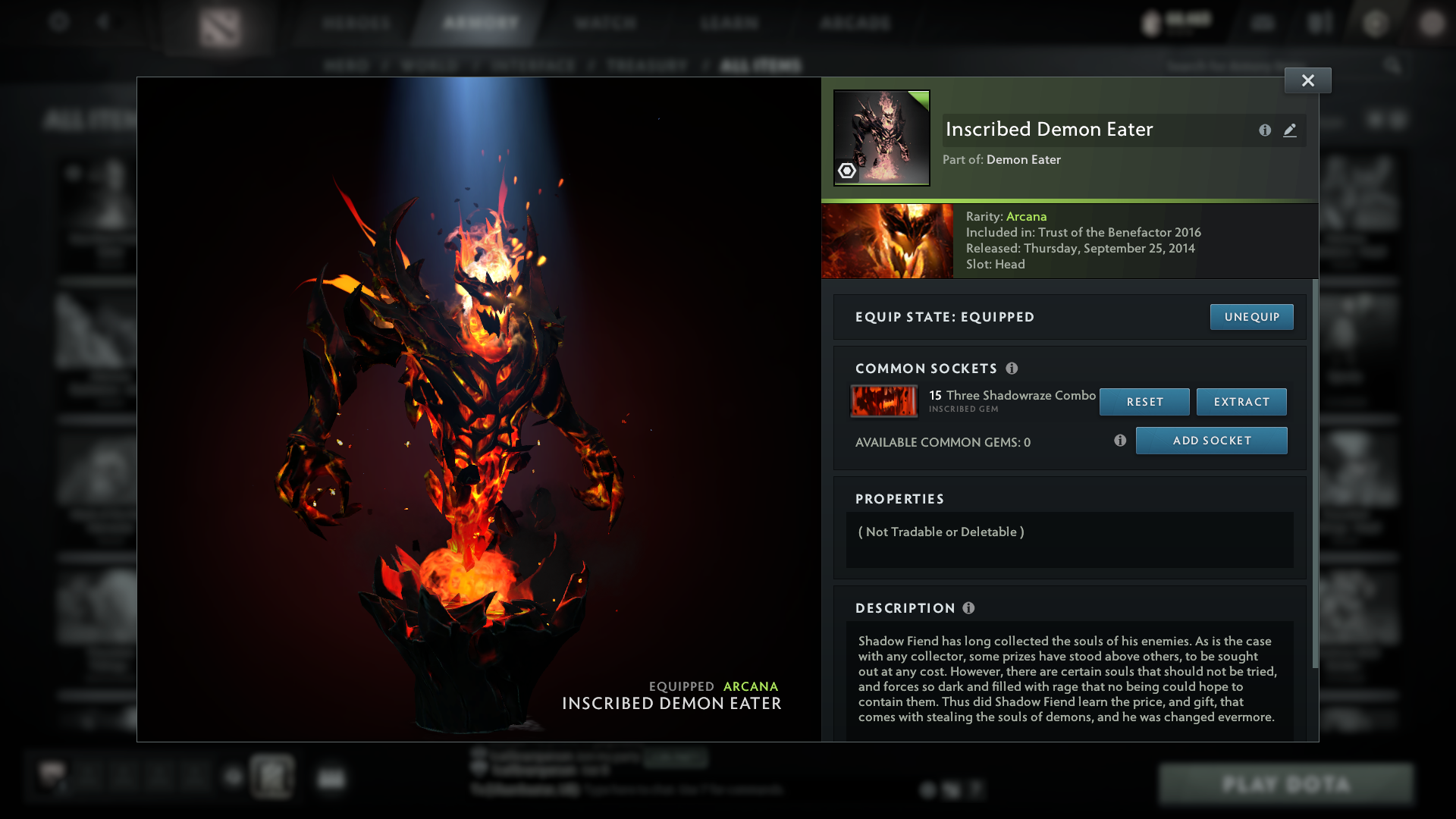
Task: Open the Demon Eater set link
Action: pos(1024,160)
